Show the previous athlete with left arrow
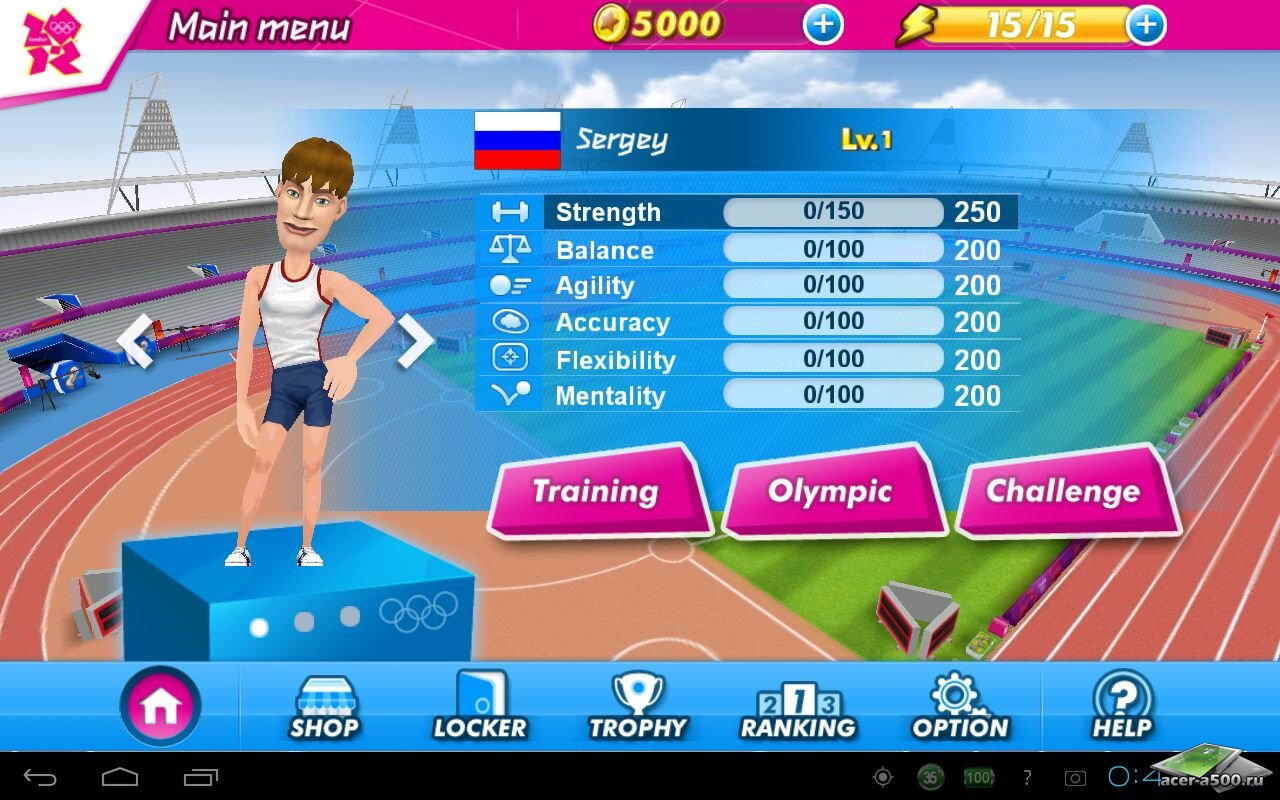1280x800 pixels. click(x=136, y=340)
